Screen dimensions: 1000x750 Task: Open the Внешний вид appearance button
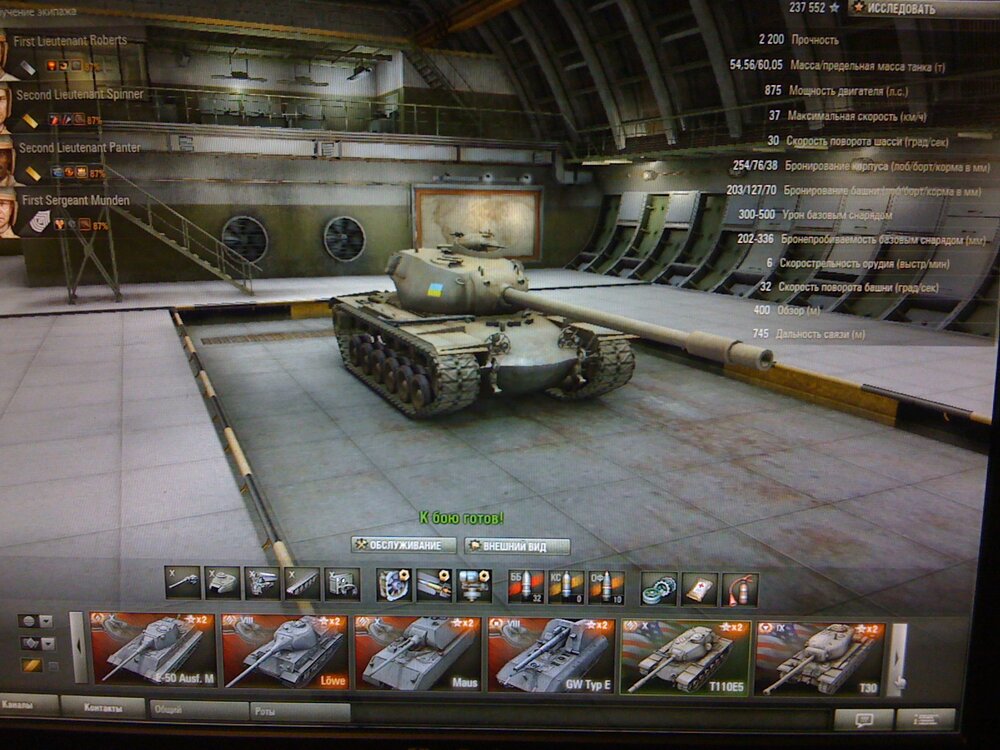pos(517,547)
